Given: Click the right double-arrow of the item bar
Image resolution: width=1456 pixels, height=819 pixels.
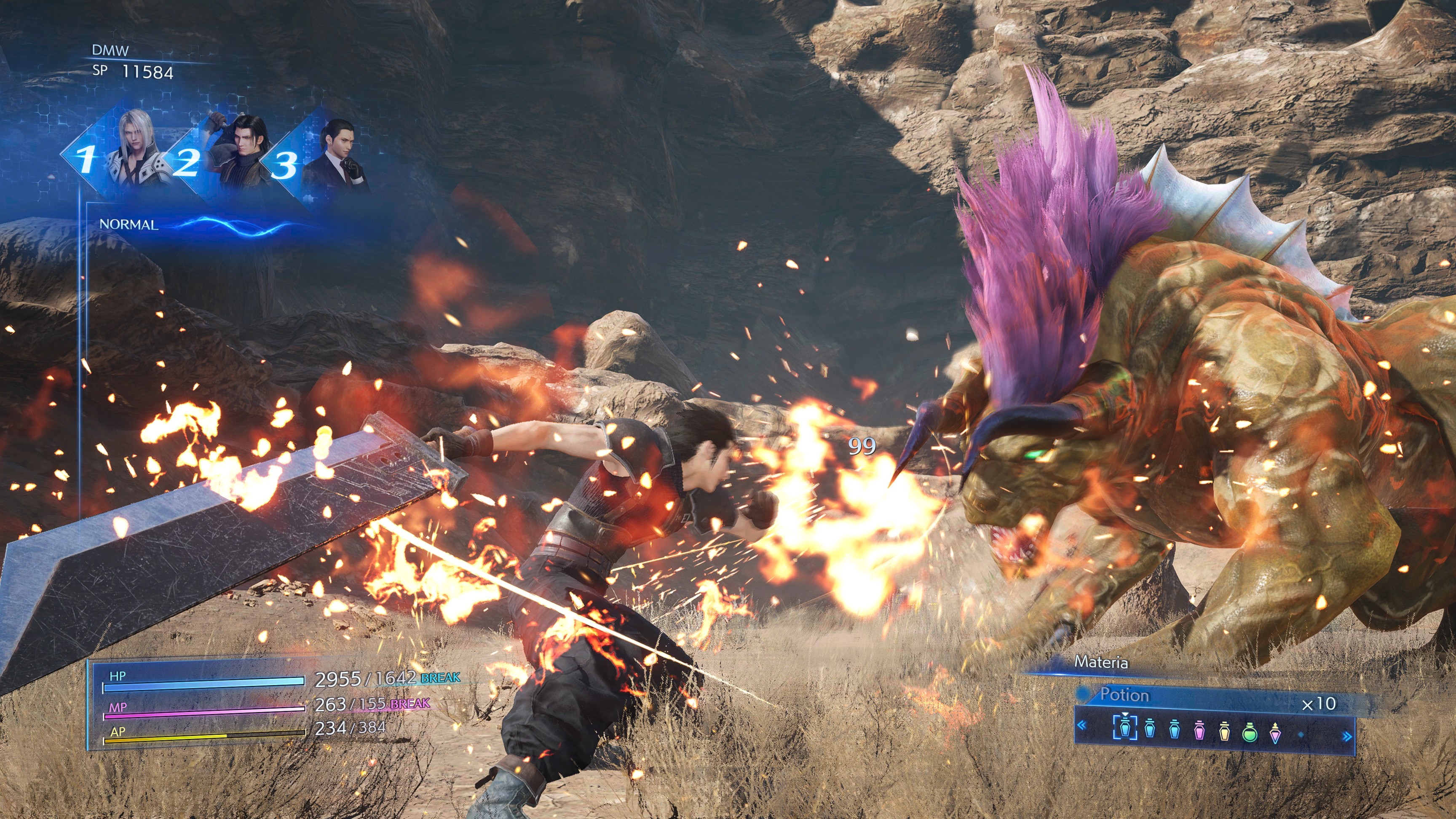Looking at the screenshot, I should pyautogui.click(x=1347, y=736).
